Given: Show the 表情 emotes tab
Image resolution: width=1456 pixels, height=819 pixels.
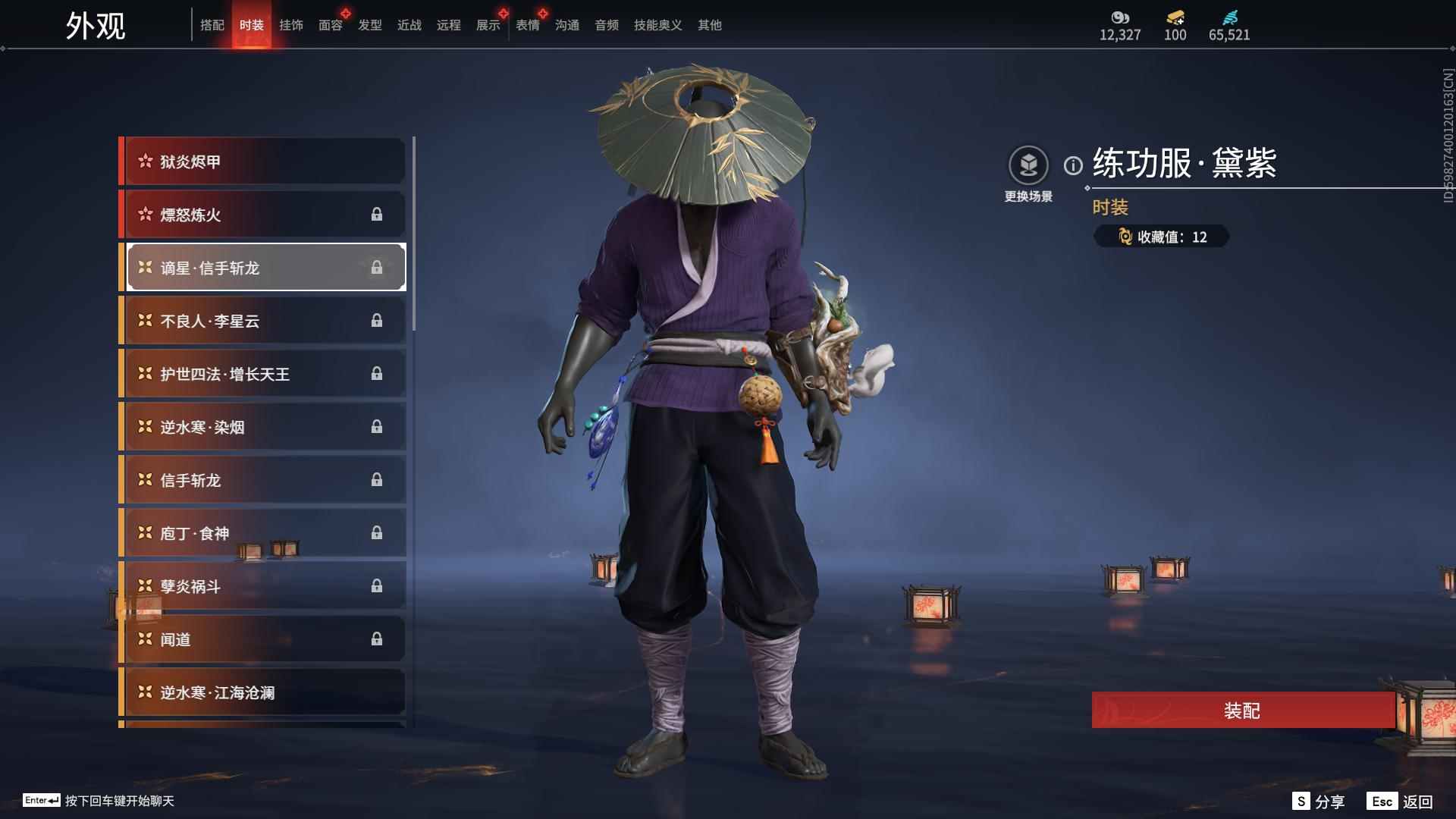Looking at the screenshot, I should [x=528, y=25].
